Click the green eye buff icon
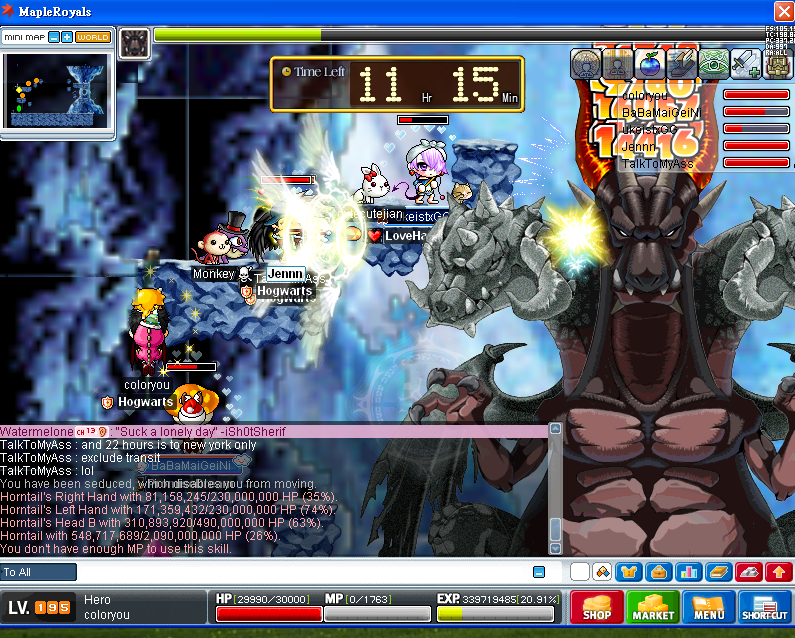 [x=713, y=64]
